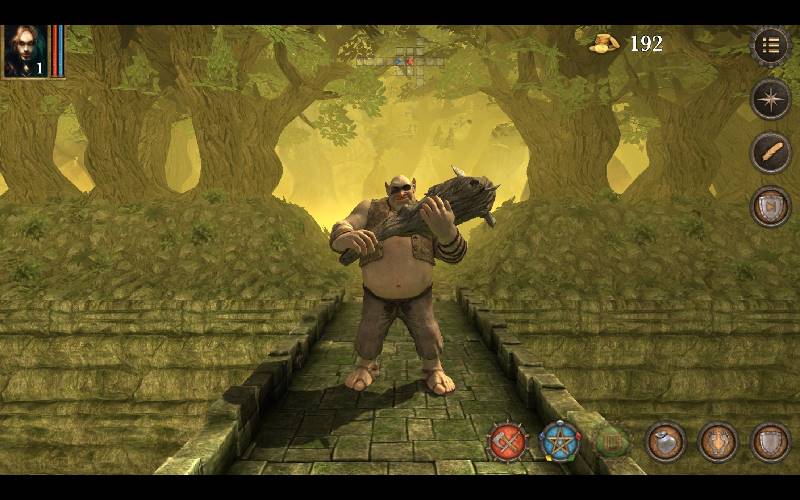Screen dimensions: 800x500
Task: Open the main menu list button
Action: click(770, 45)
